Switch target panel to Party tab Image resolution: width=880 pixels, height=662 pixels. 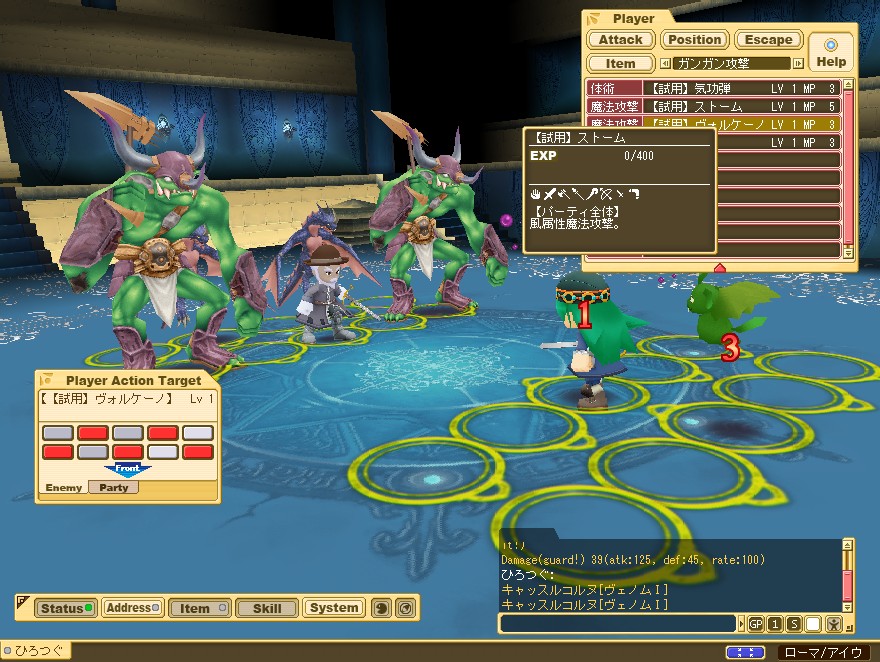coord(114,488)
